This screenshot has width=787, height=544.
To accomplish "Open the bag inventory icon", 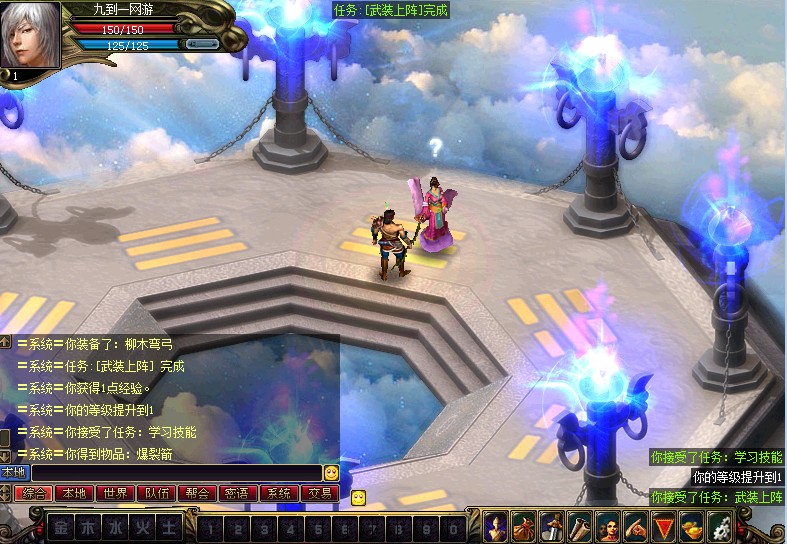I will click(x=524, y=525).
